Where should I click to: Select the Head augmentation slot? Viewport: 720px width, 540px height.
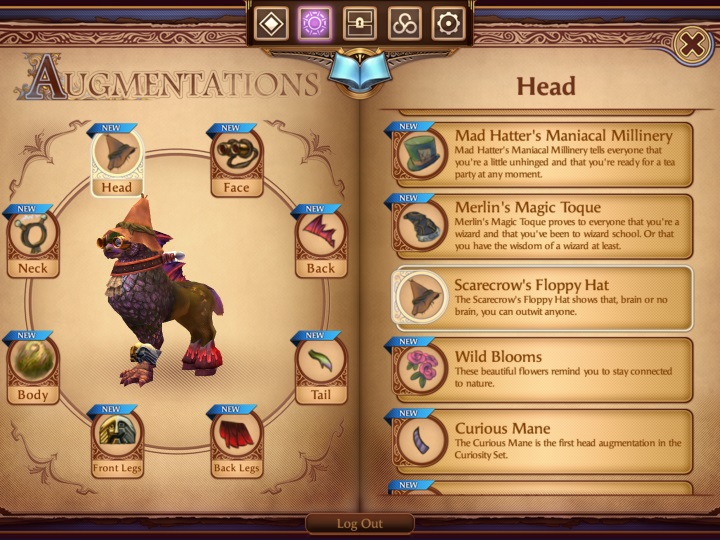(x=116, y=157)
